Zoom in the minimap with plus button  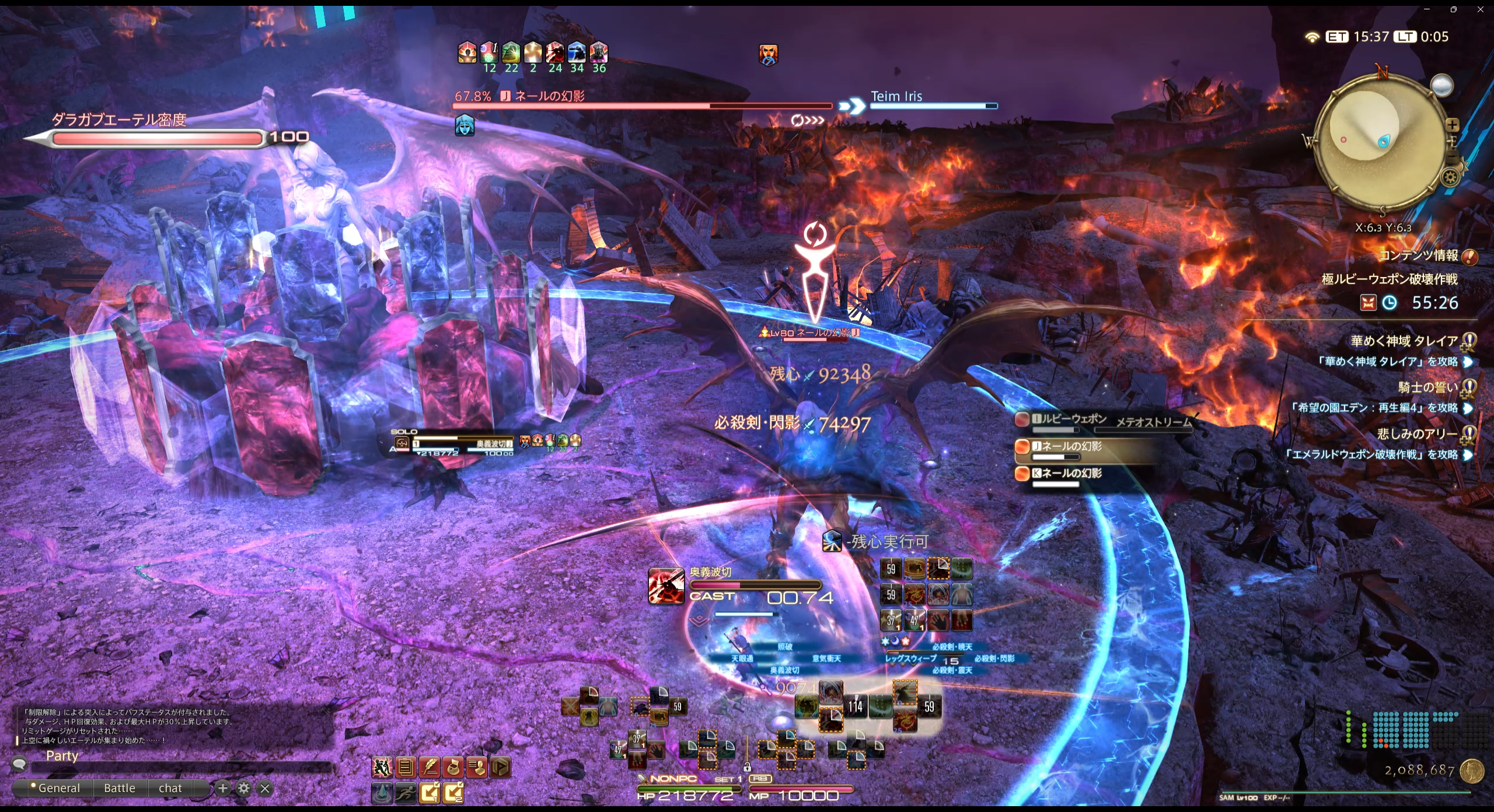click(1453, 125)
